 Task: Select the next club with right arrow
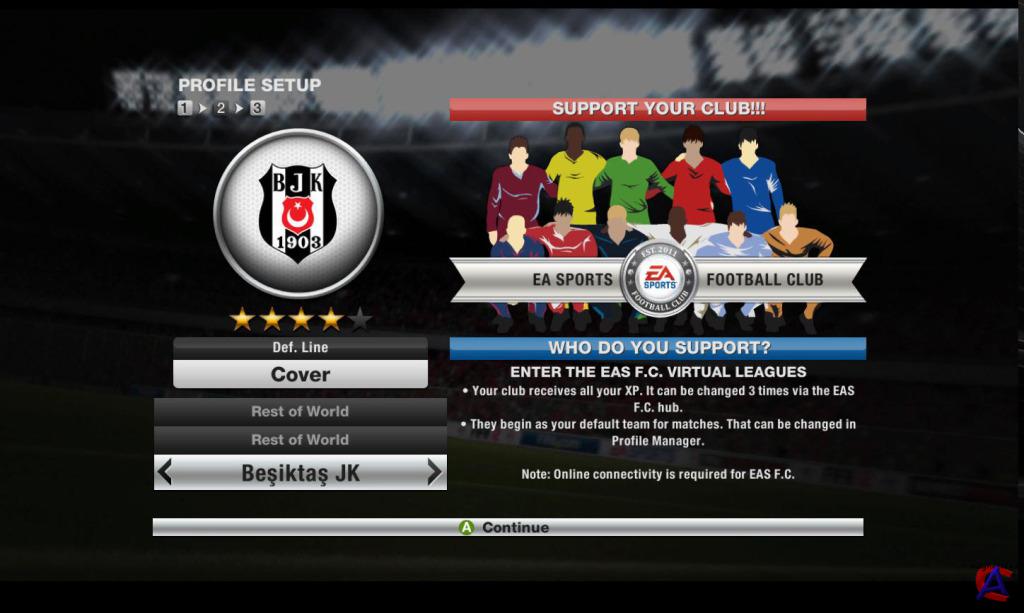point(434,472)
